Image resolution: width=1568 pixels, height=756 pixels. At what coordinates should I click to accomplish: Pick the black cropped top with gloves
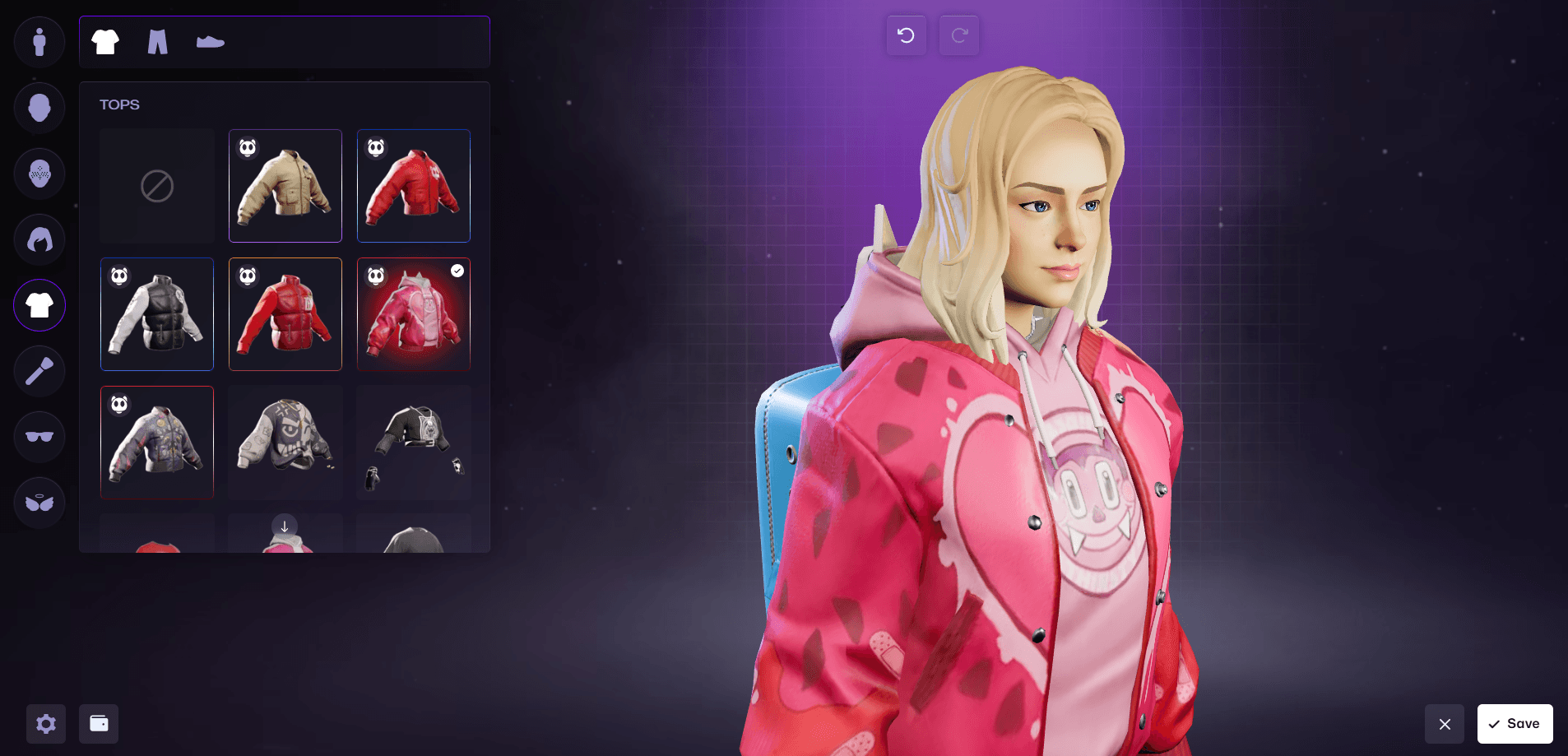(414, 443)
